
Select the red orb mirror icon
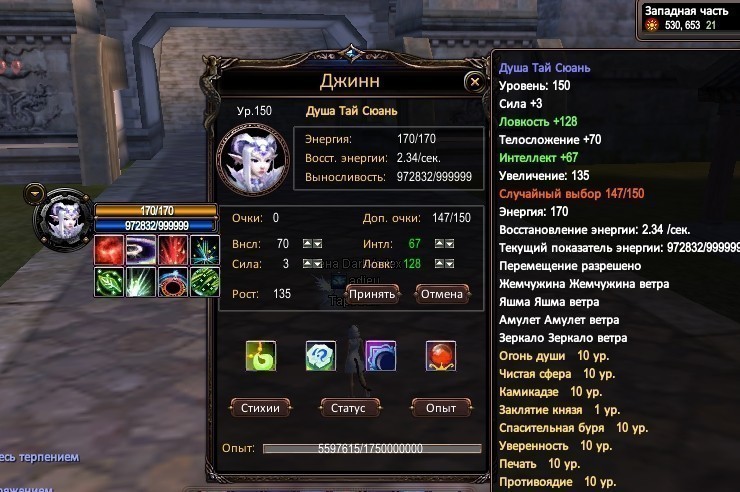coord(440,355)
